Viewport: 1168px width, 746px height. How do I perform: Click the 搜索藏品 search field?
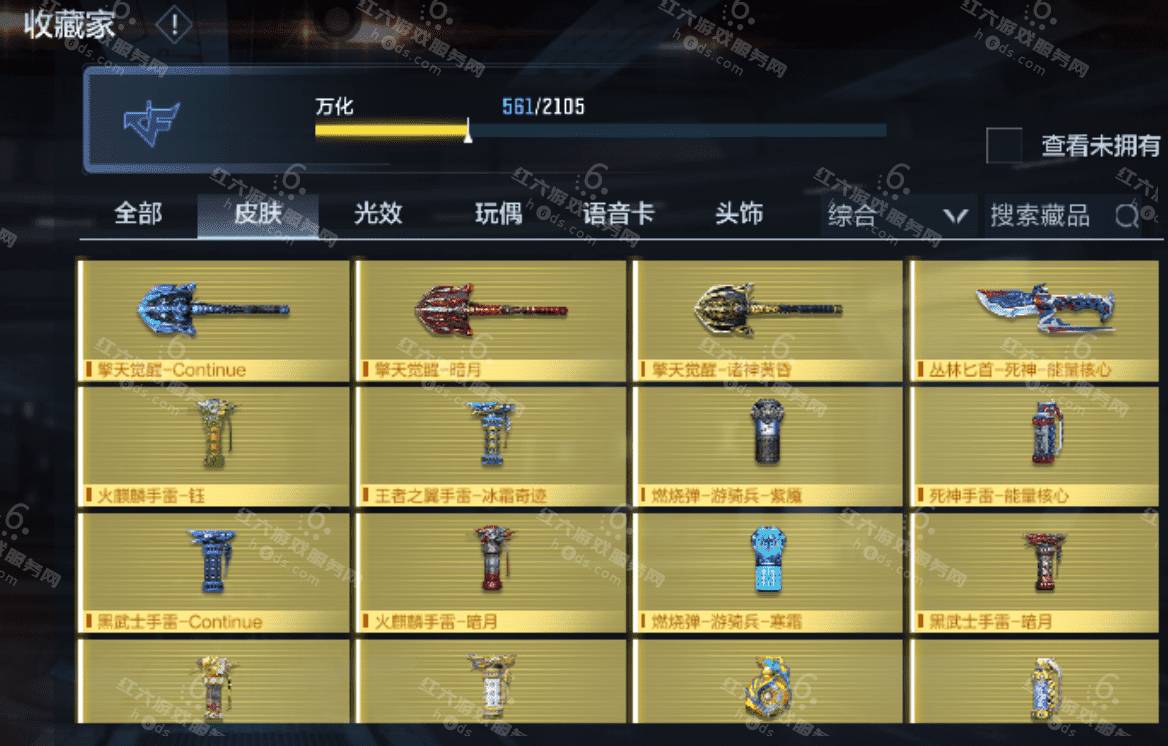click(x=1050, y=215)
